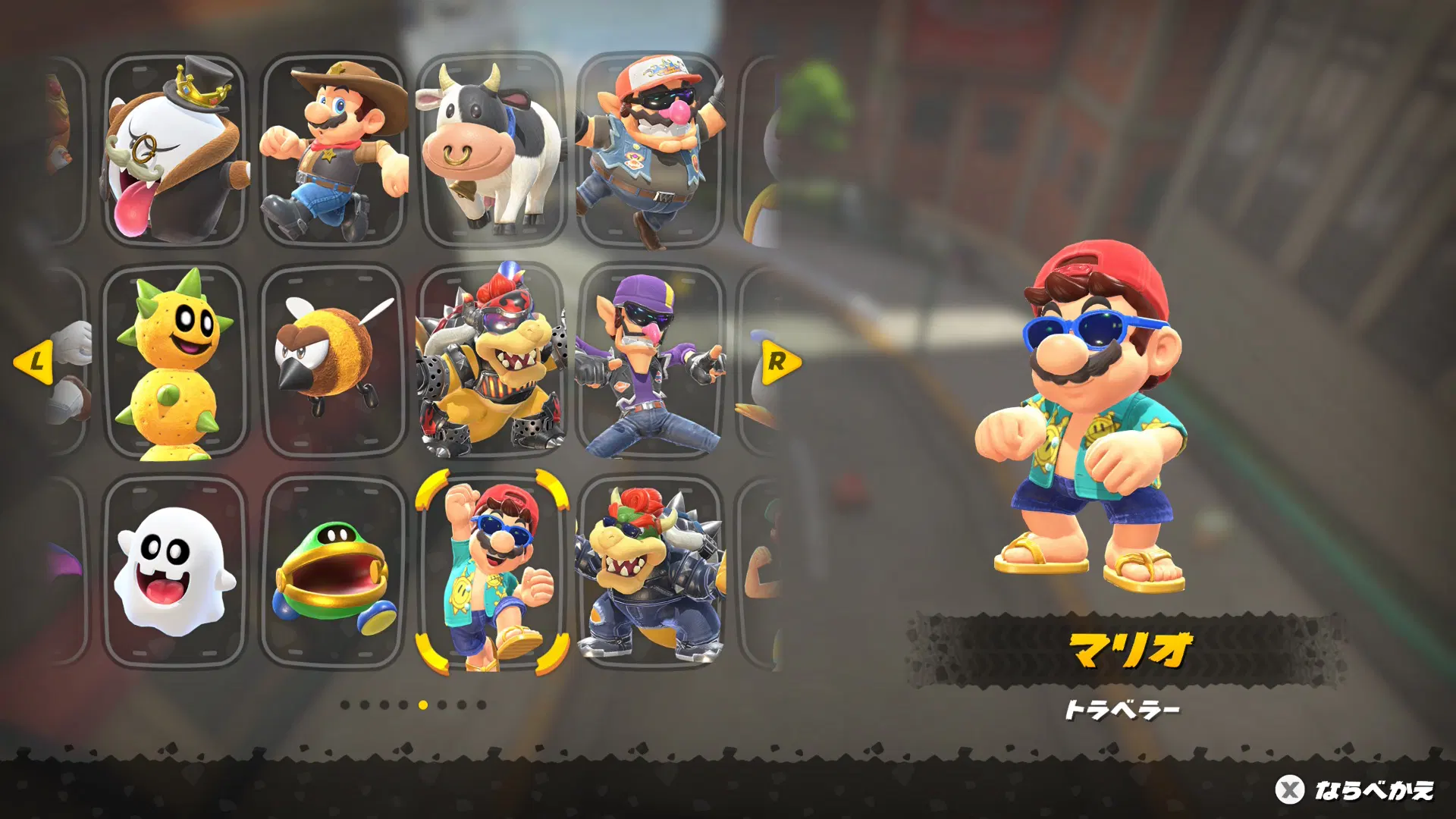
Task: Choose cowboy Mario with the brown hat
Action: pos(334,150)
